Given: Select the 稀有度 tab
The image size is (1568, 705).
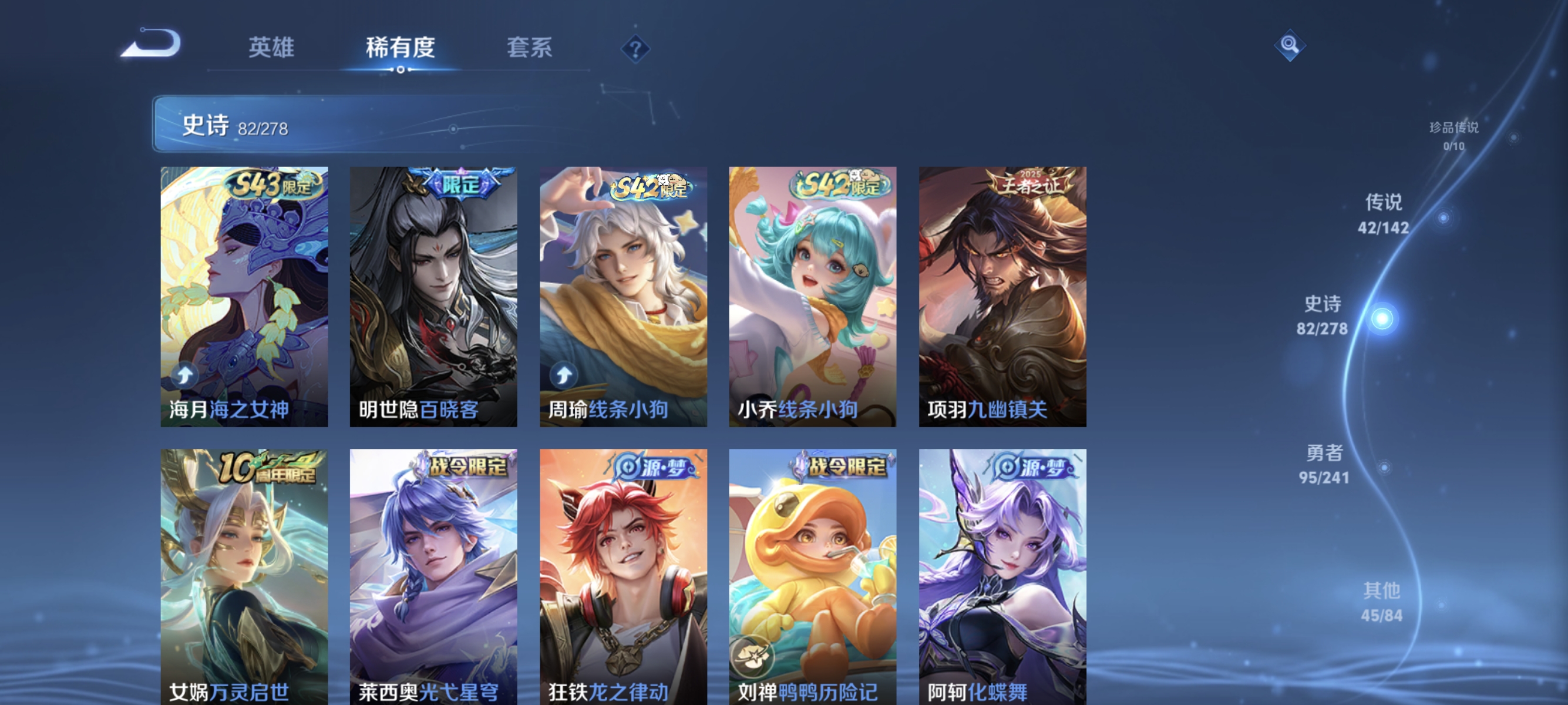Looking at the screenshot, I should point(402,48).
